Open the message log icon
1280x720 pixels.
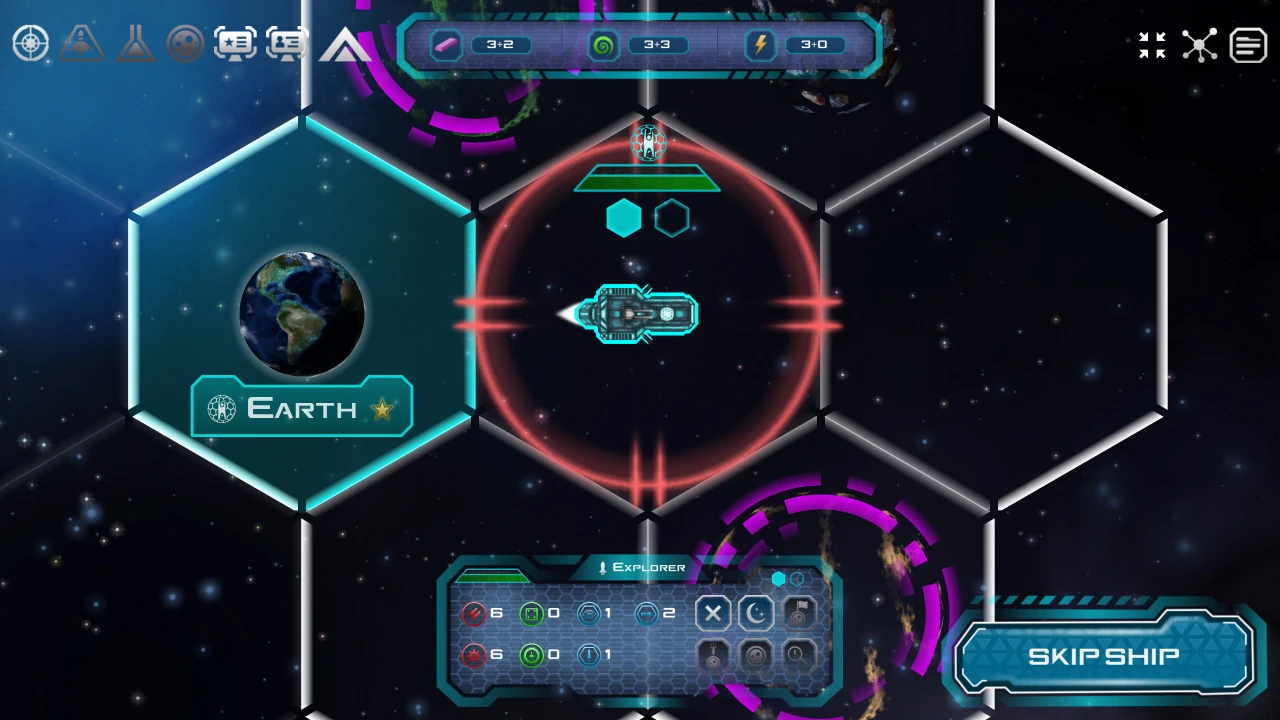[1248, 45]
